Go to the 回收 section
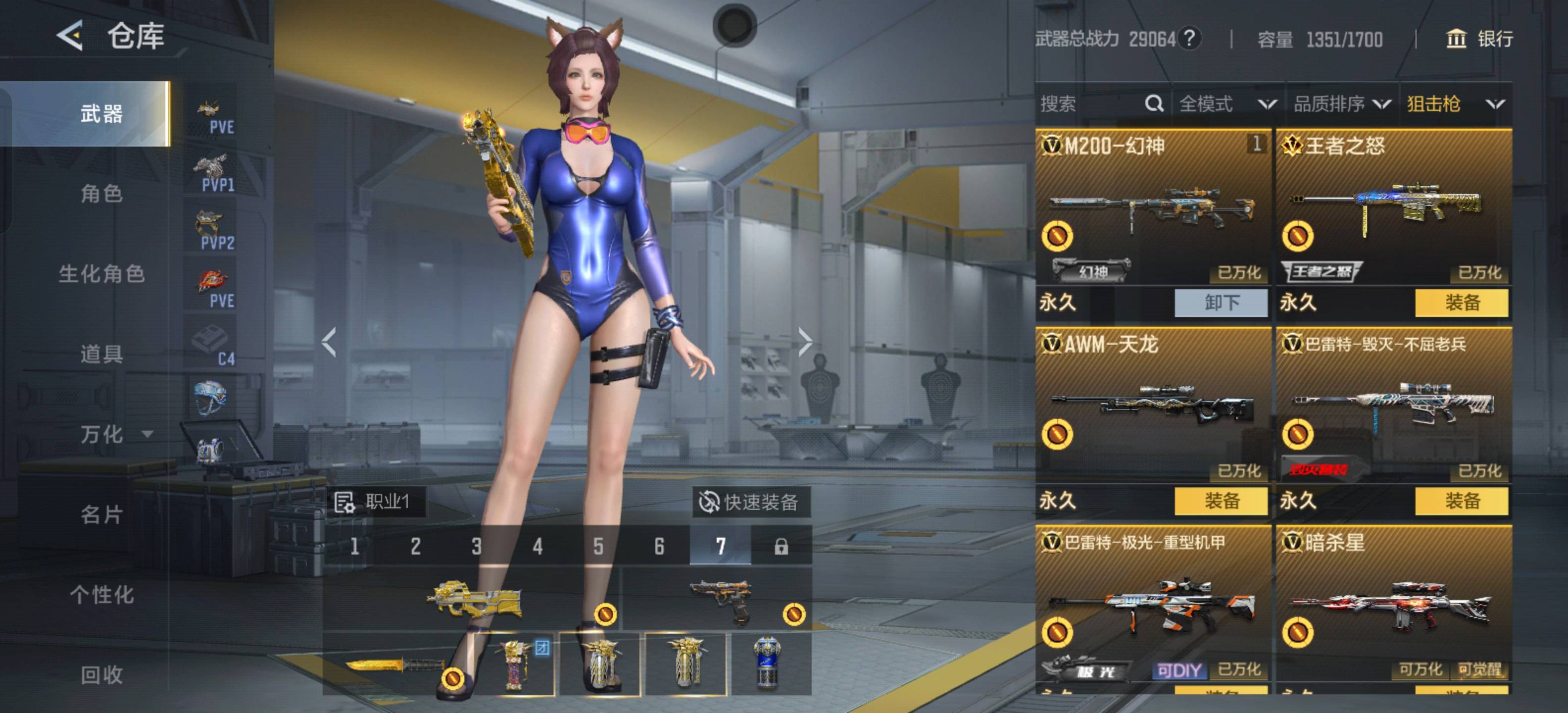This screenshot has width=1568, height=713. click(101, 675)
